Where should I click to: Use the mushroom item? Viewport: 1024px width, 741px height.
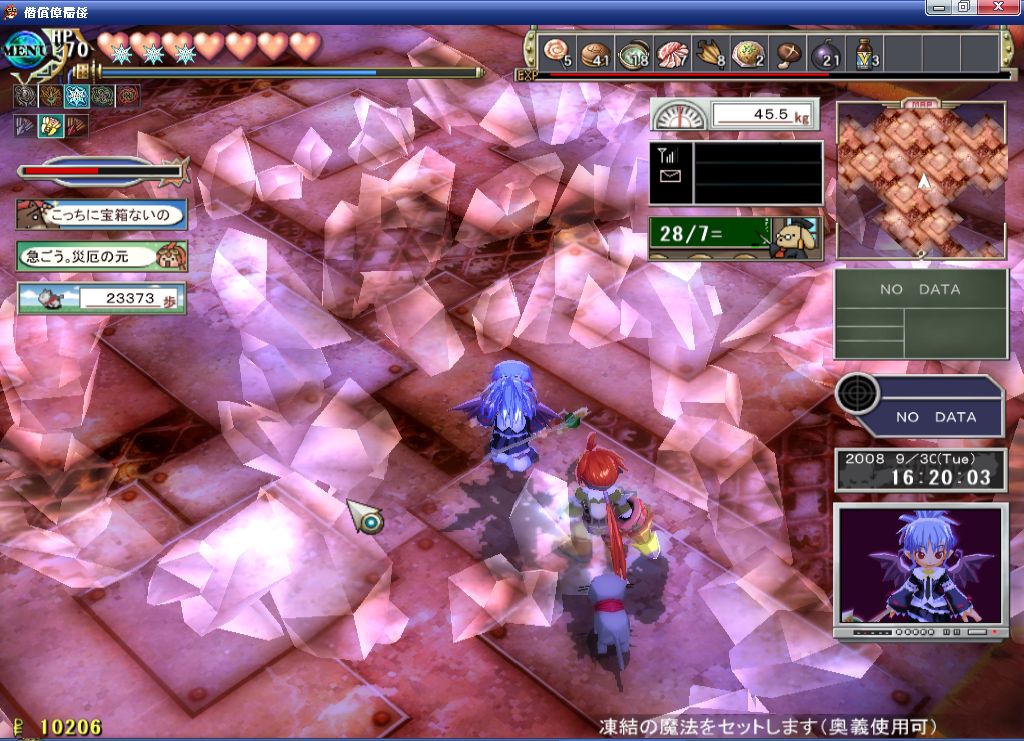tap(789, 52)
